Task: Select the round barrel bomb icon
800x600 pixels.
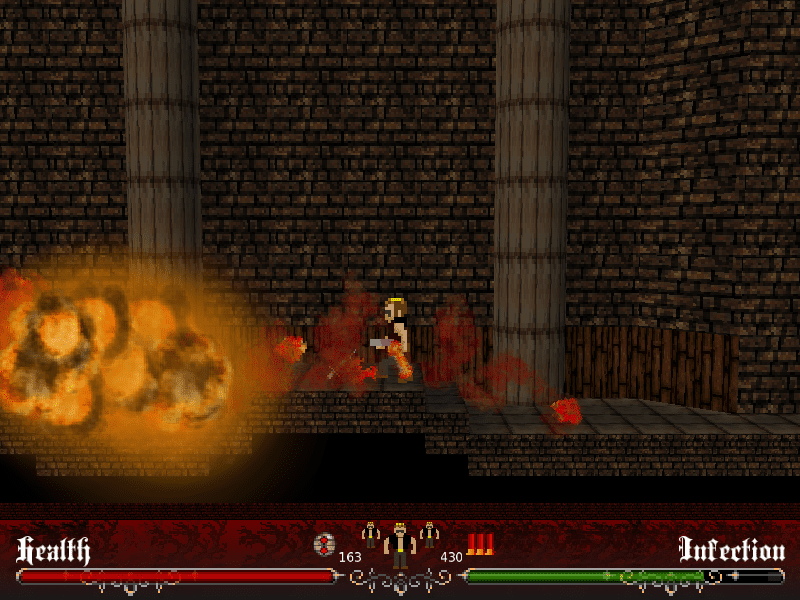Action: 324,545
